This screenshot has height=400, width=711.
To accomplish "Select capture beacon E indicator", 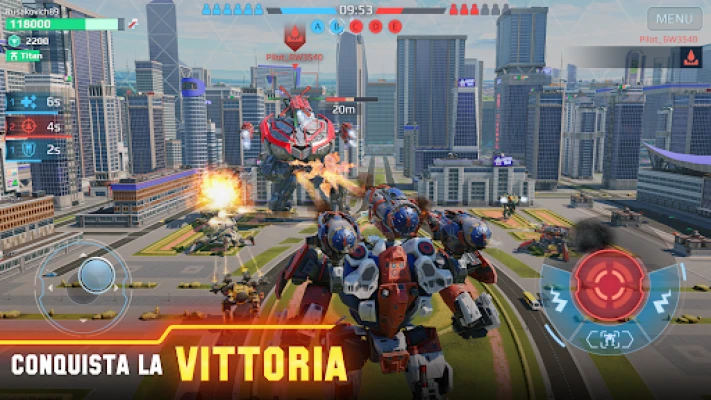I will point(394,26).
